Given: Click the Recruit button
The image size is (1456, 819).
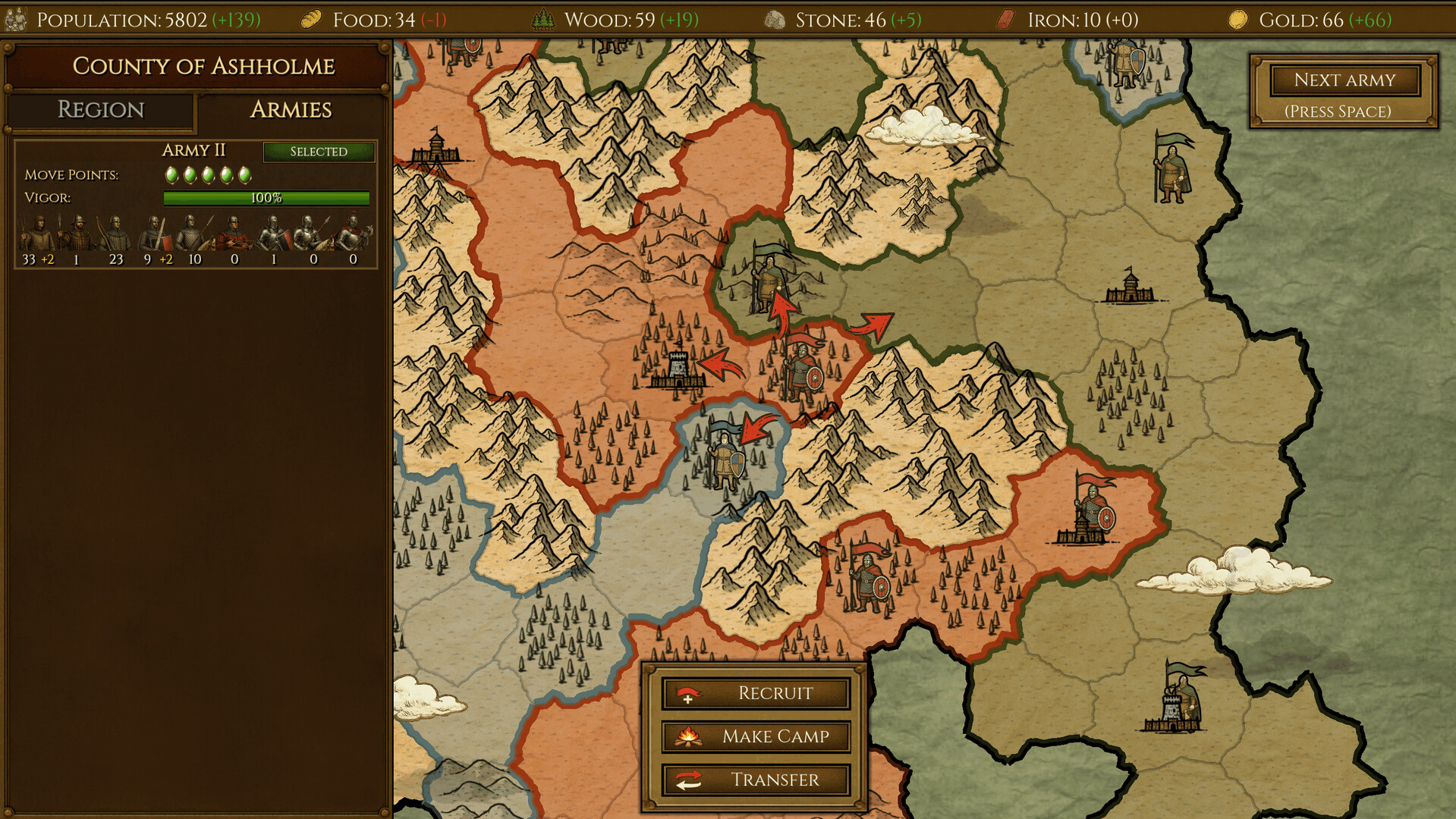Looking at the screenshot, I should pos(756,692).
